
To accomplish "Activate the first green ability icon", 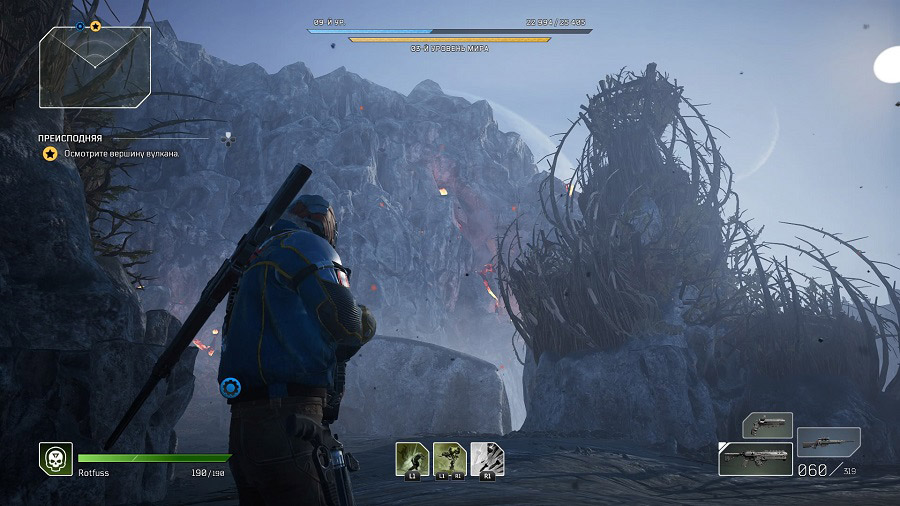I will coord(411,458).
